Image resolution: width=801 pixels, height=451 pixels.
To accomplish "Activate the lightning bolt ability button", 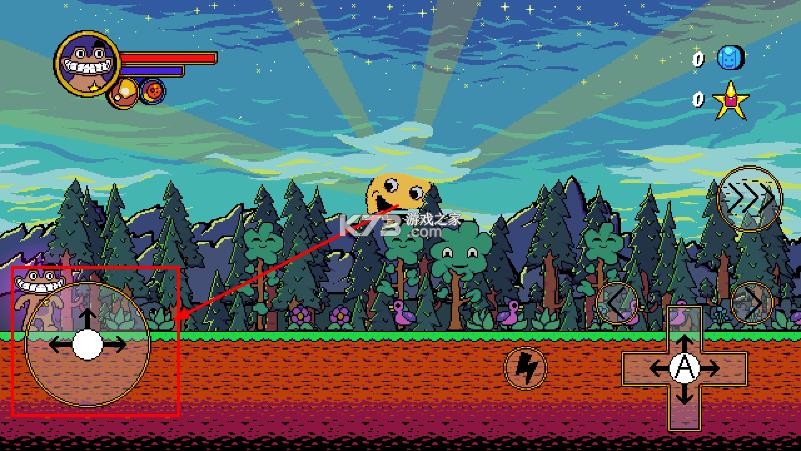I will click(524, 368).
